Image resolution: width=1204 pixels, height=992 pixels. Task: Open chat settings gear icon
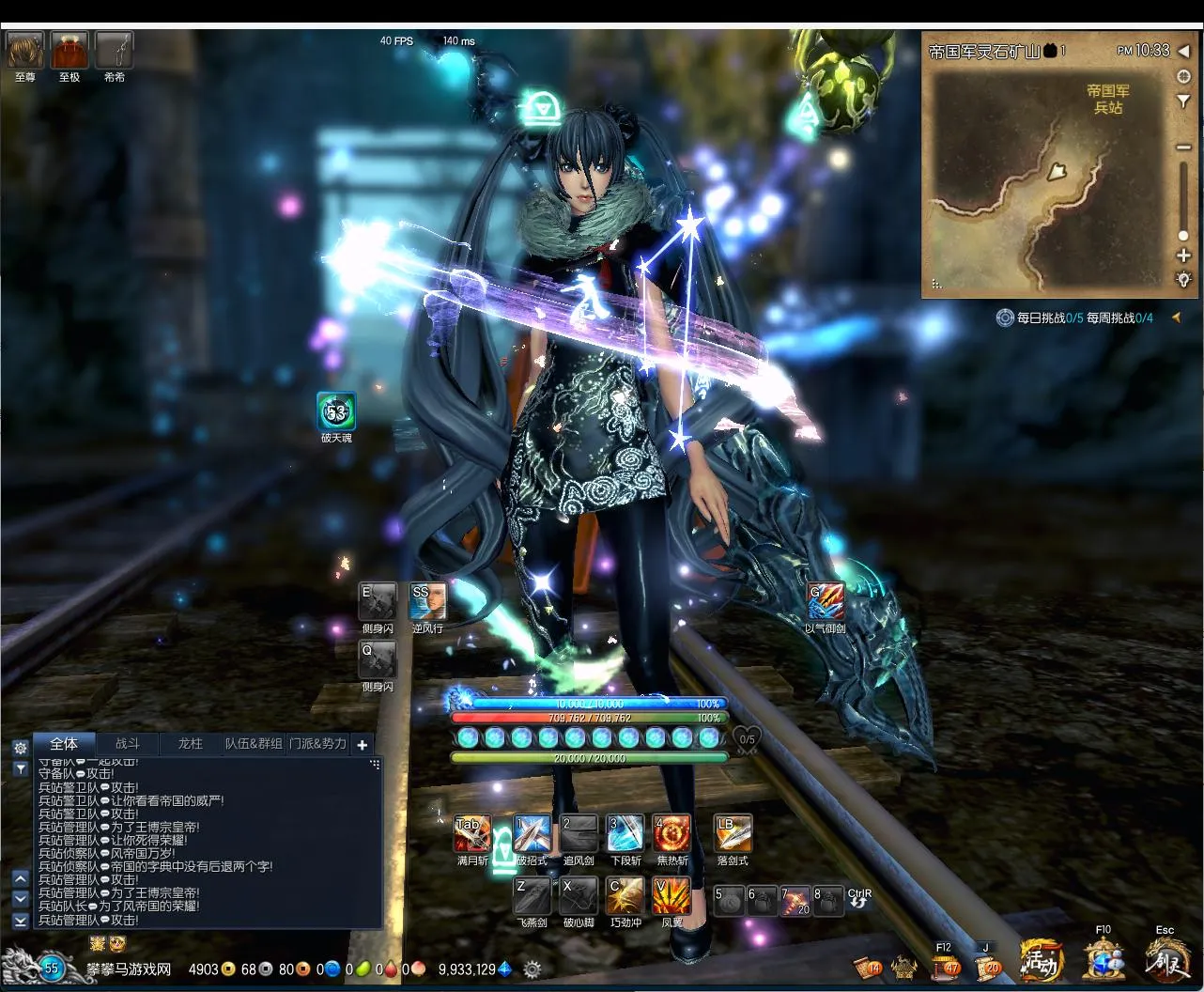(20, 748)
